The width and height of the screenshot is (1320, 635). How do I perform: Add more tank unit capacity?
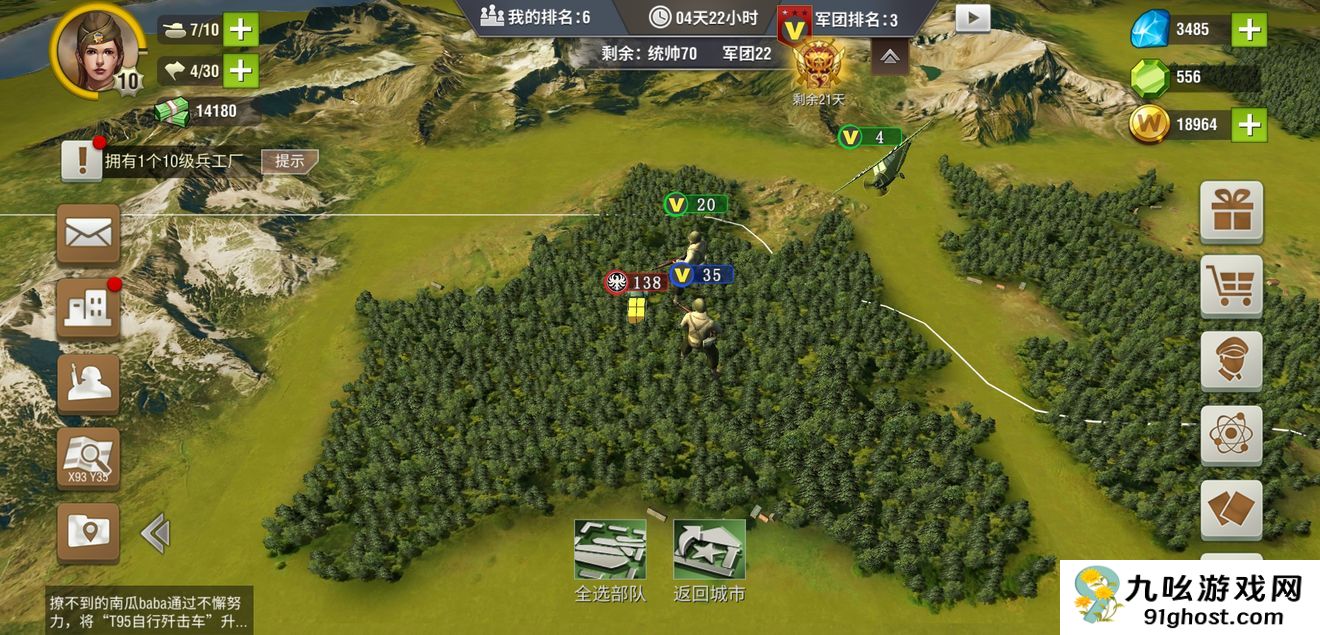click(240, 29)
